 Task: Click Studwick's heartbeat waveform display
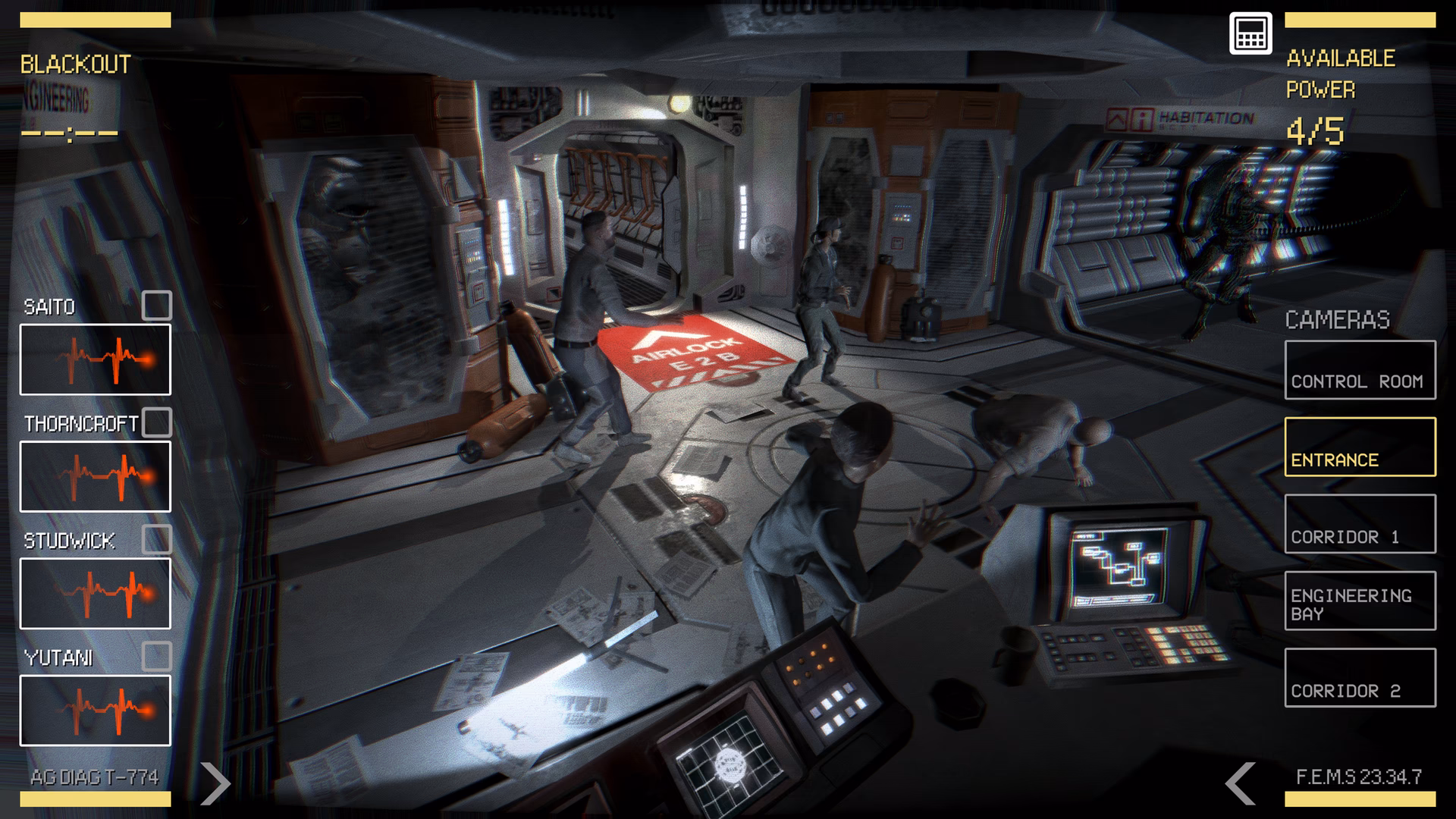point(95,595)
